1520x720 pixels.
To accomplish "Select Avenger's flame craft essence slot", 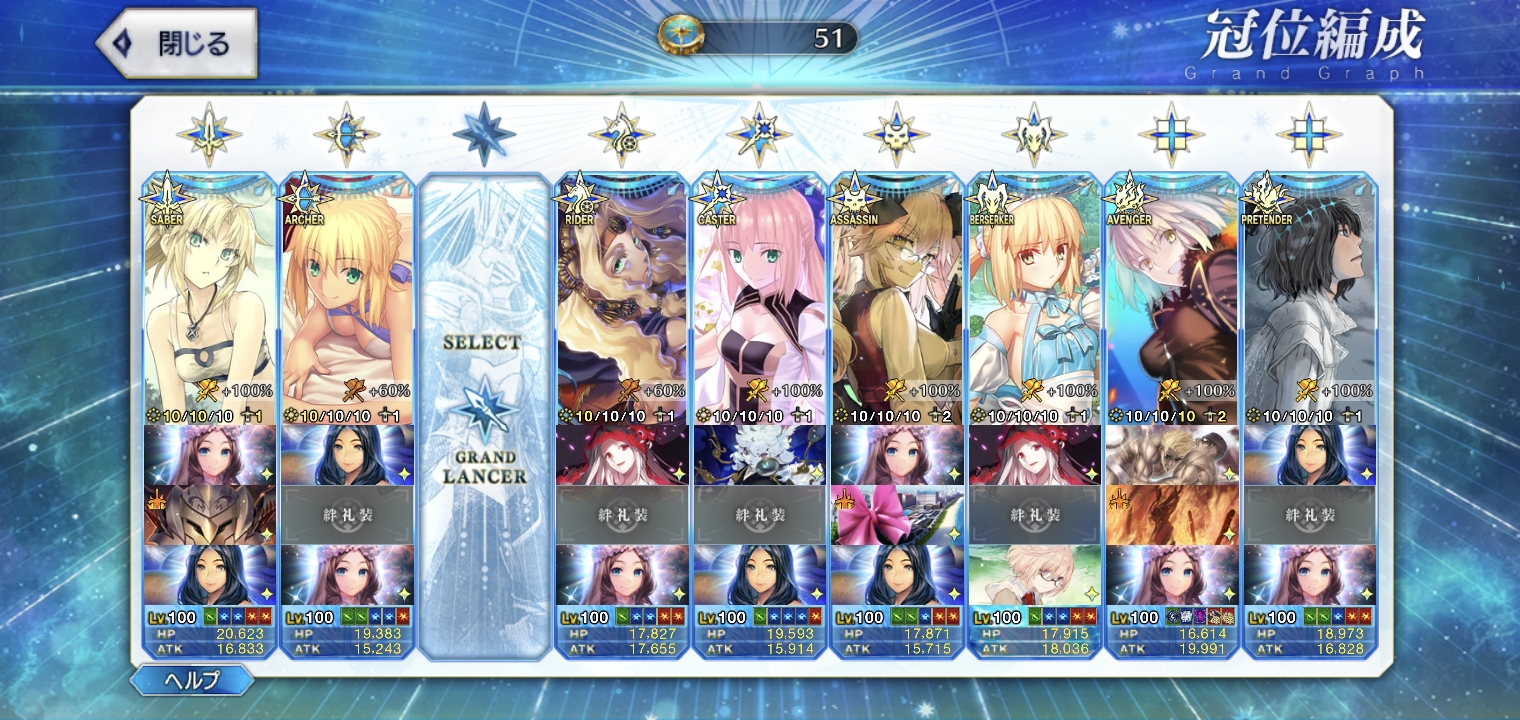I will pyautogui.click(x=1172, y=515).
